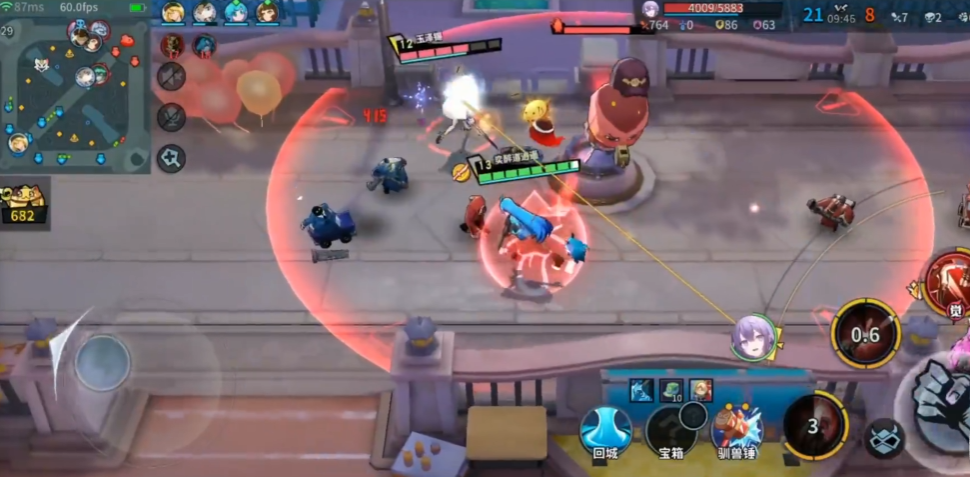970x477 pixels.
Task: Select the blonde teammate portrait at top
Action: click(x=173, y=12)
